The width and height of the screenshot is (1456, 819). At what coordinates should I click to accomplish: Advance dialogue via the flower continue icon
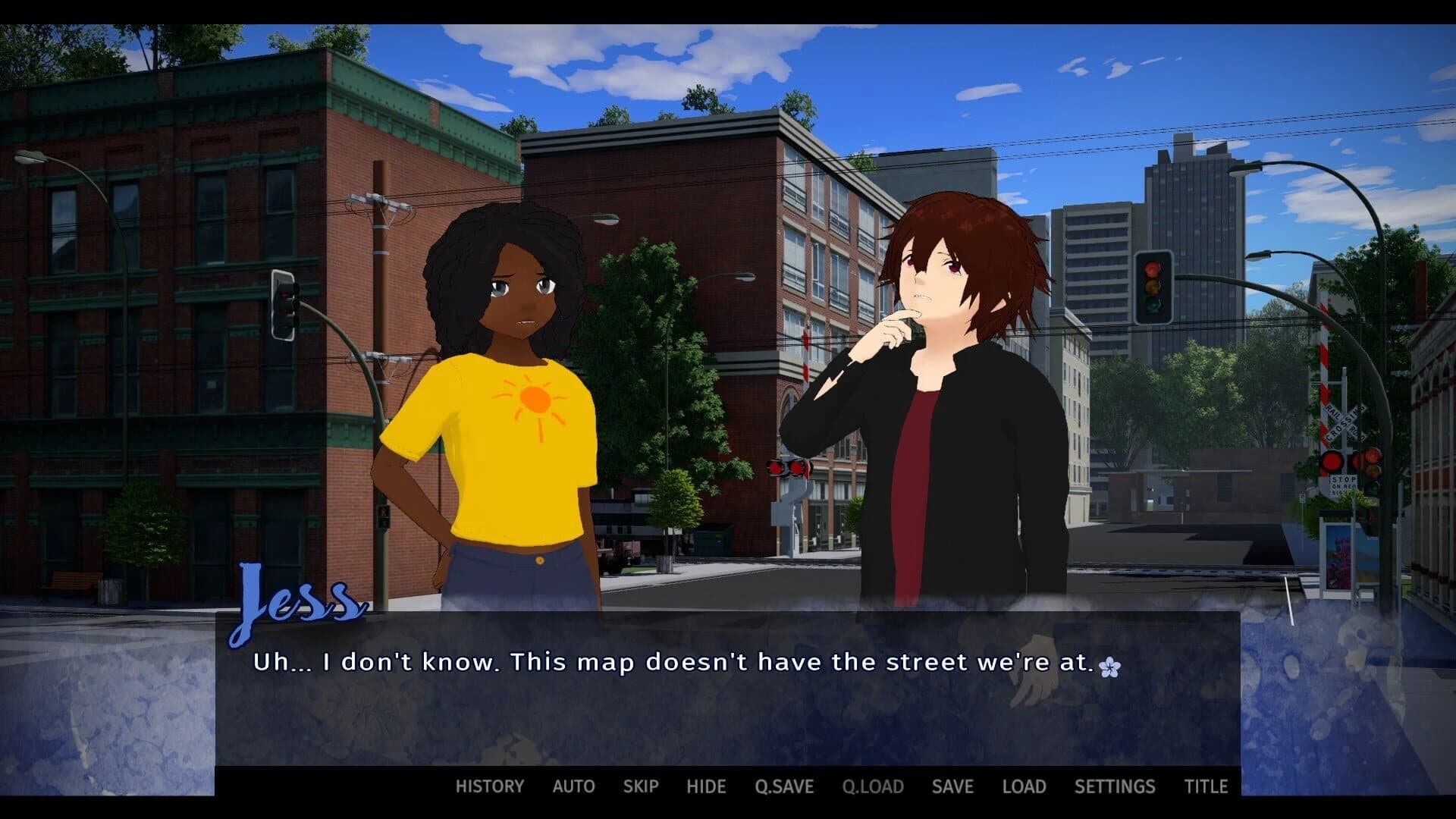coord(1109,667)
